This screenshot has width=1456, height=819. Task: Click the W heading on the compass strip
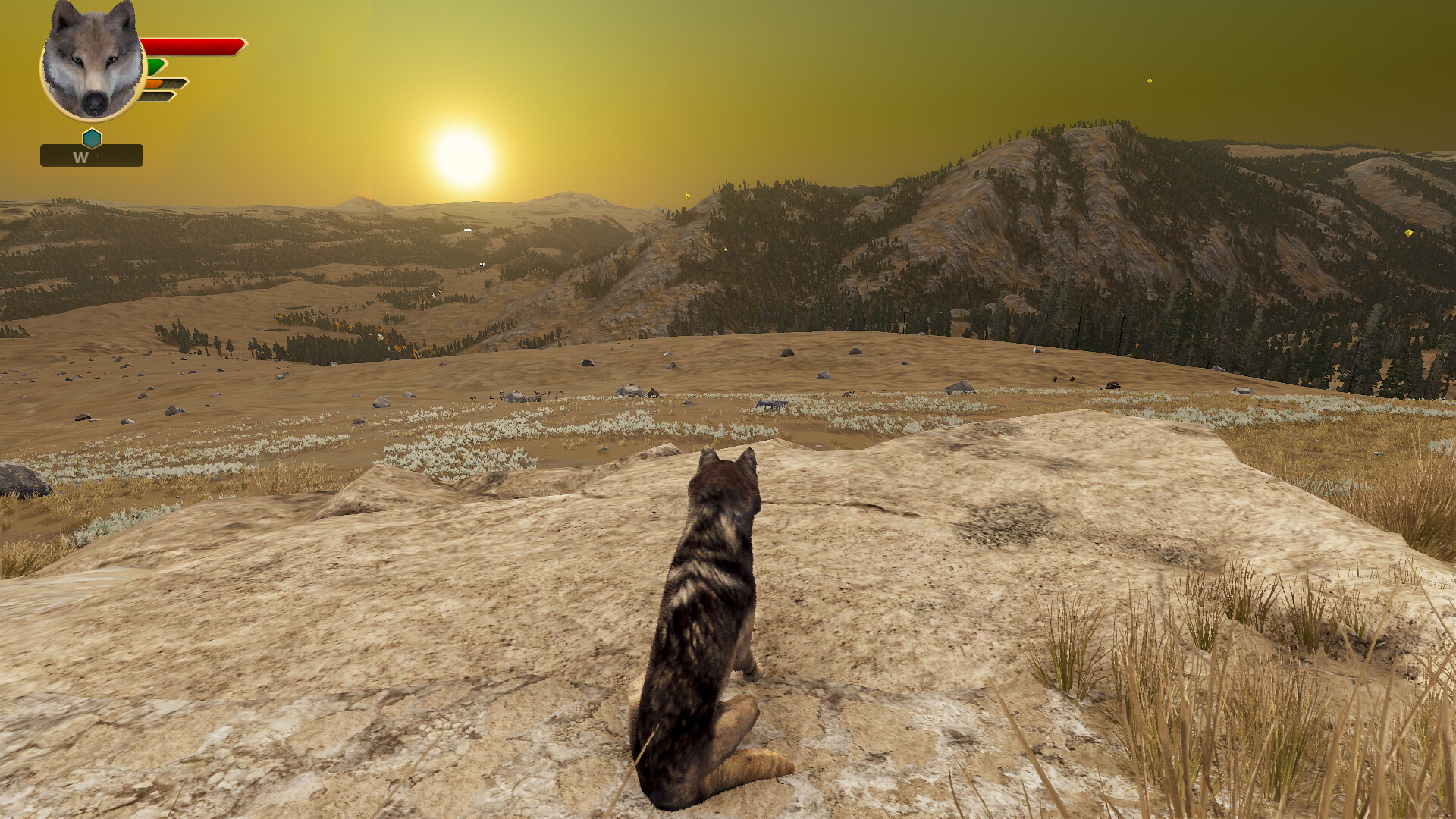pyautogui.click(x=80, y=158)
